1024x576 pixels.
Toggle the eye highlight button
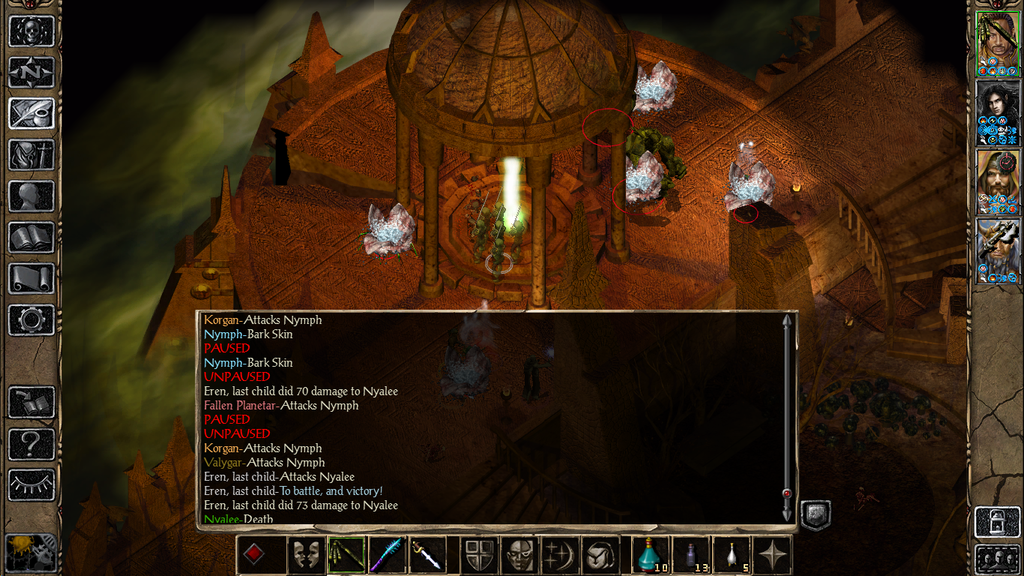[x=31, y=485]
